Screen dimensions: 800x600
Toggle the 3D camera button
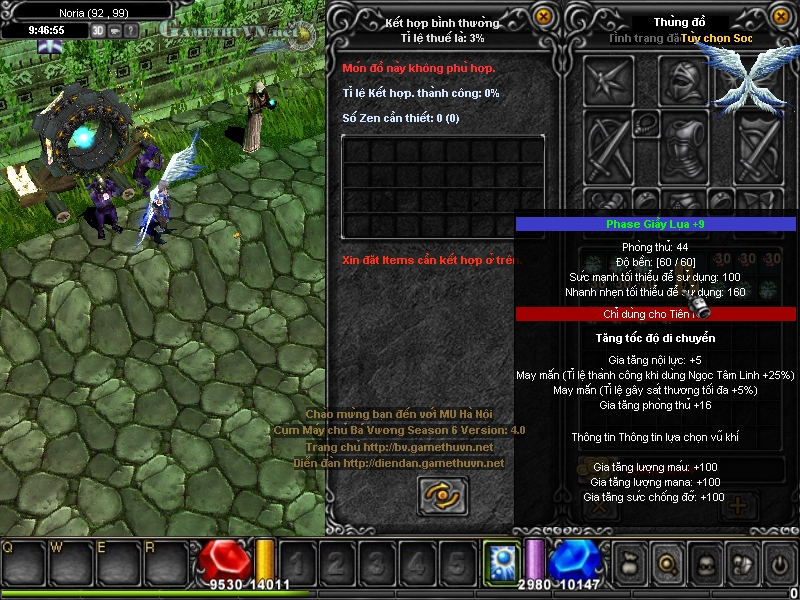tap(99, 30)
